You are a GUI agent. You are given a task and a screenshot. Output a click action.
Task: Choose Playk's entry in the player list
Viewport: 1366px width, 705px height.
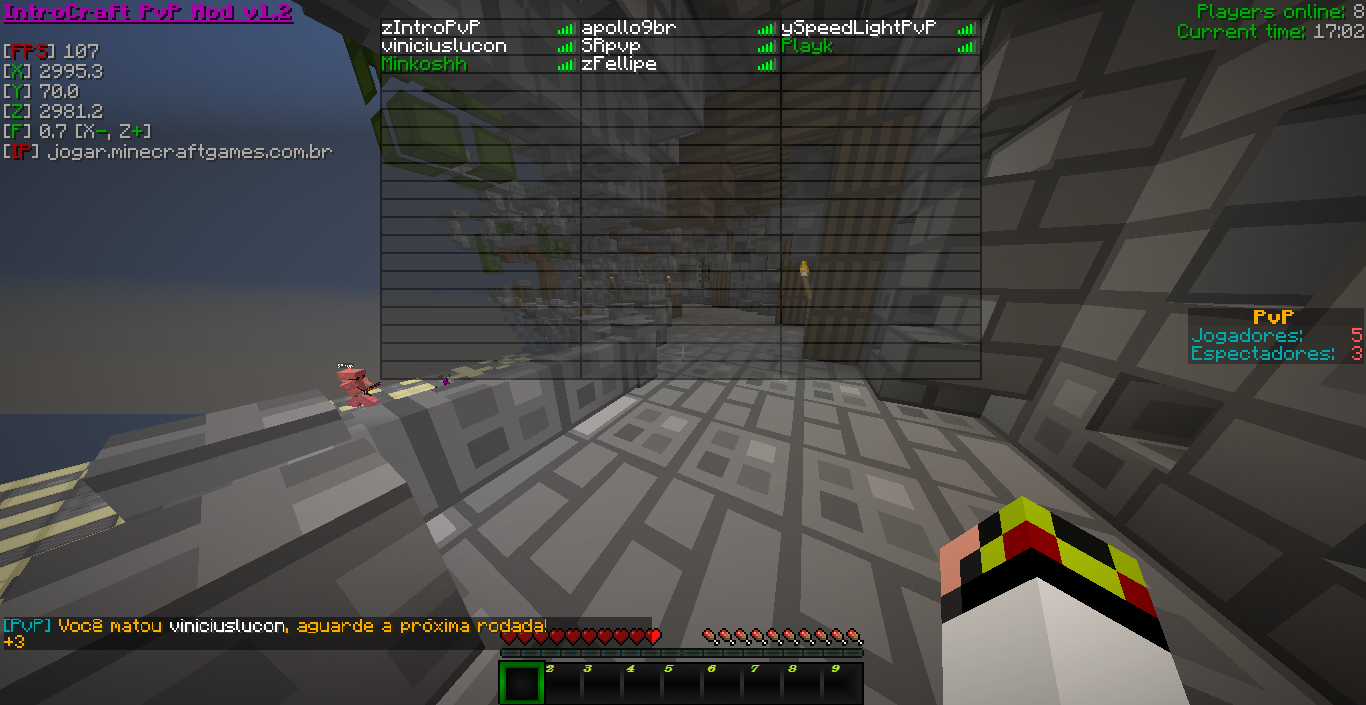807,46
